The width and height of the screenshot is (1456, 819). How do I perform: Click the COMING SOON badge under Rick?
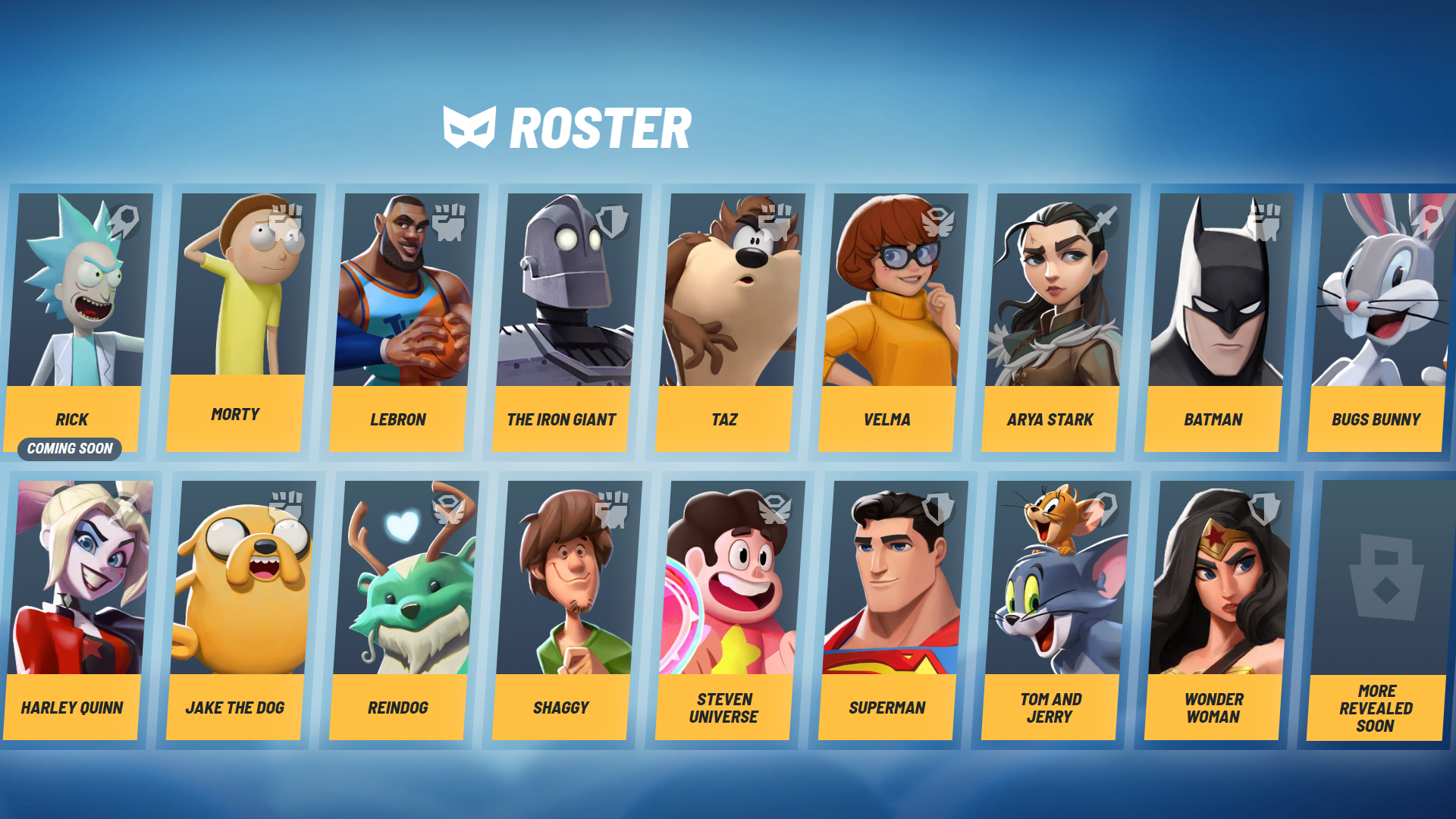coord(70,449)
